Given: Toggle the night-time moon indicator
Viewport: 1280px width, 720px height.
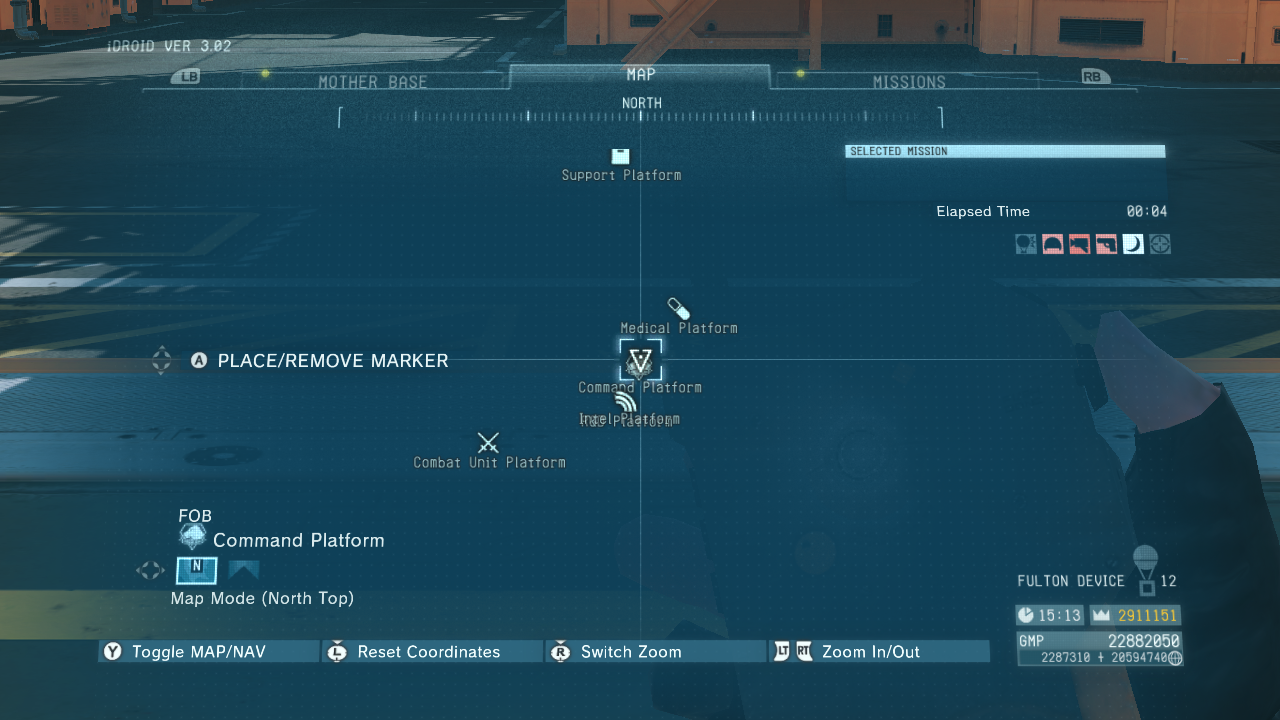Looking at the screenshot, I should (x=1132, y=243).
